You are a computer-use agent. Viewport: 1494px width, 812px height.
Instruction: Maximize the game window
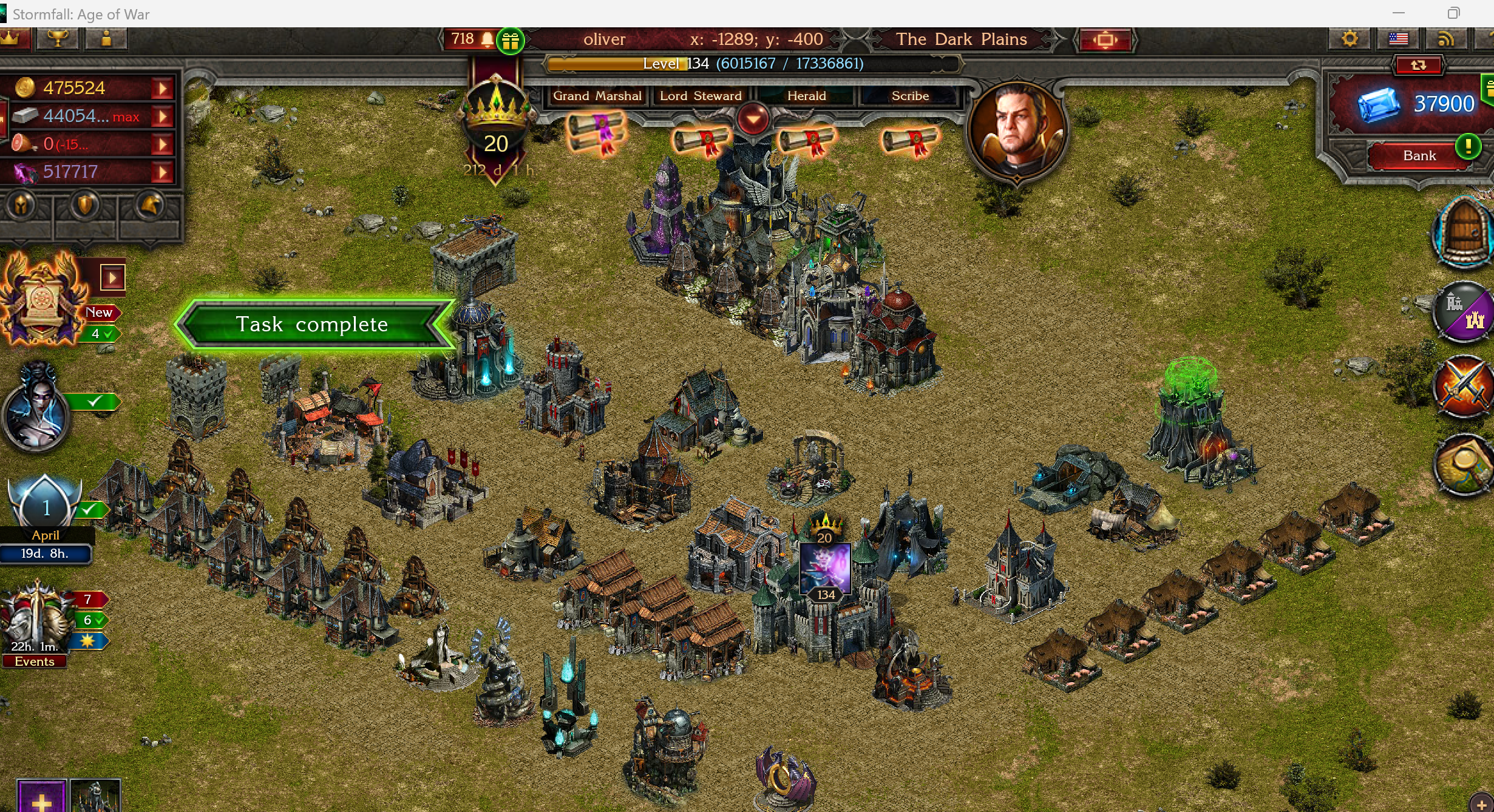1453,13
